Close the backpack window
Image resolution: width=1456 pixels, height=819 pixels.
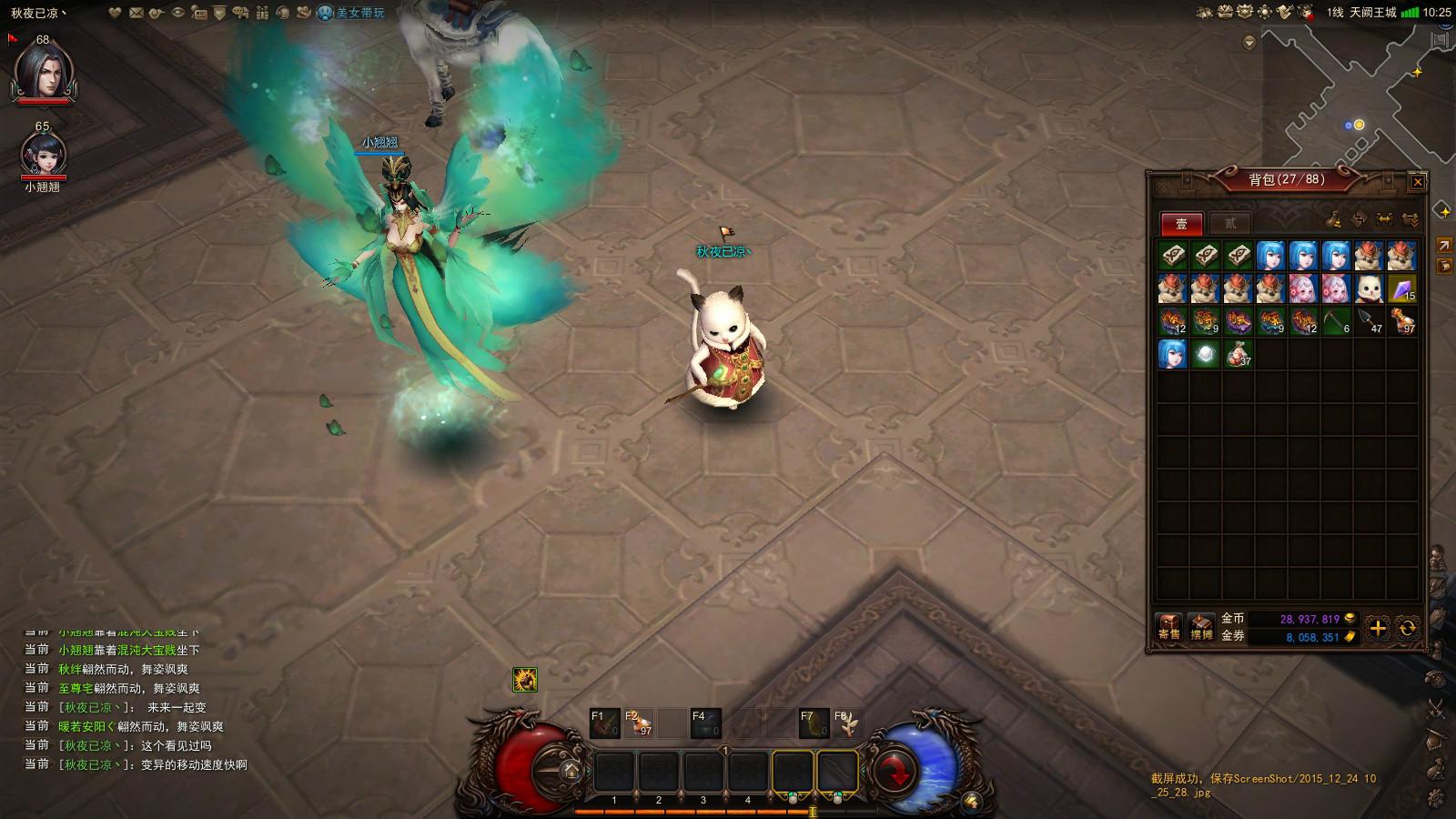(1417, 182)
